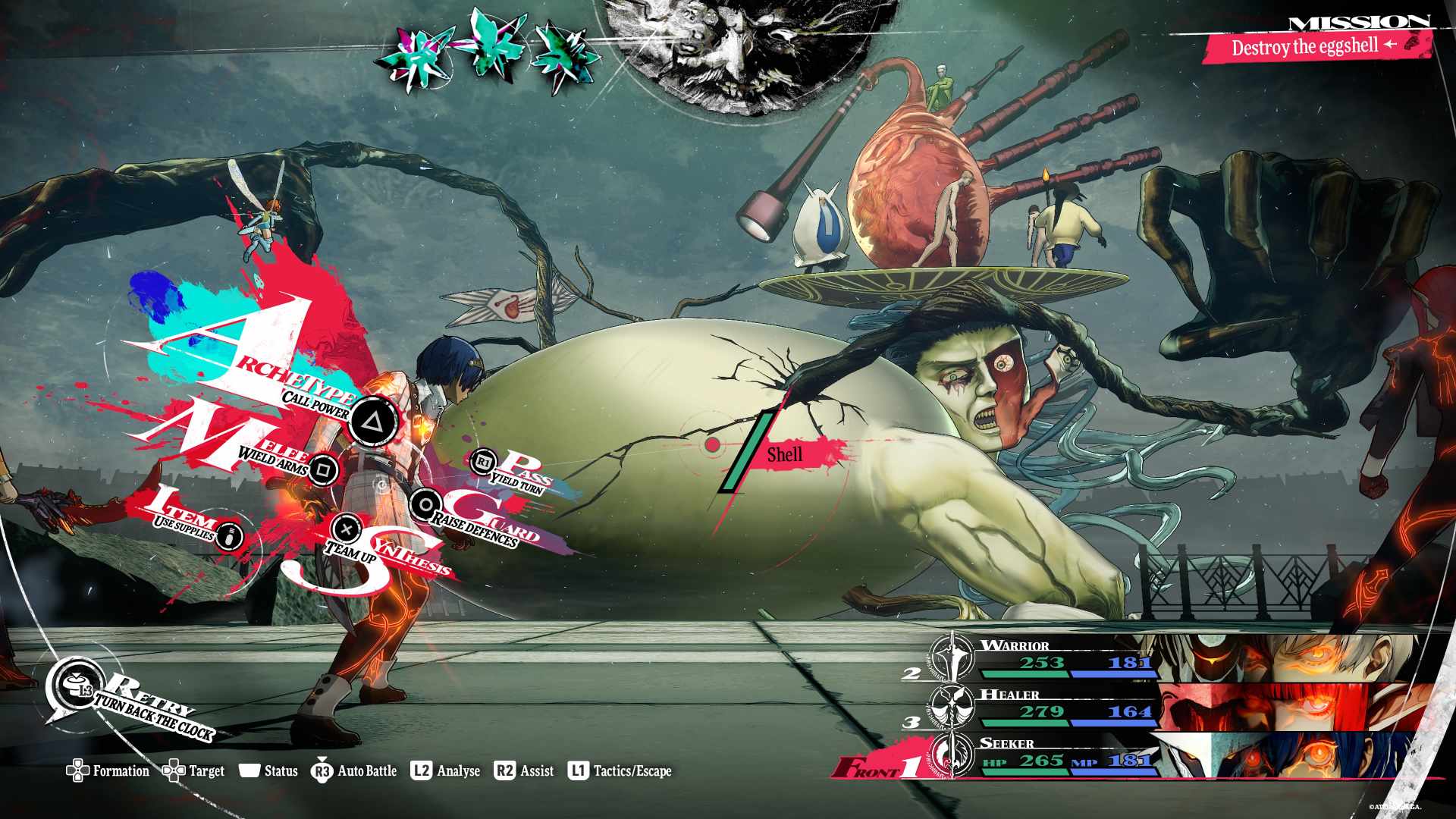Choose the Assist option

(x=524, y=771)
